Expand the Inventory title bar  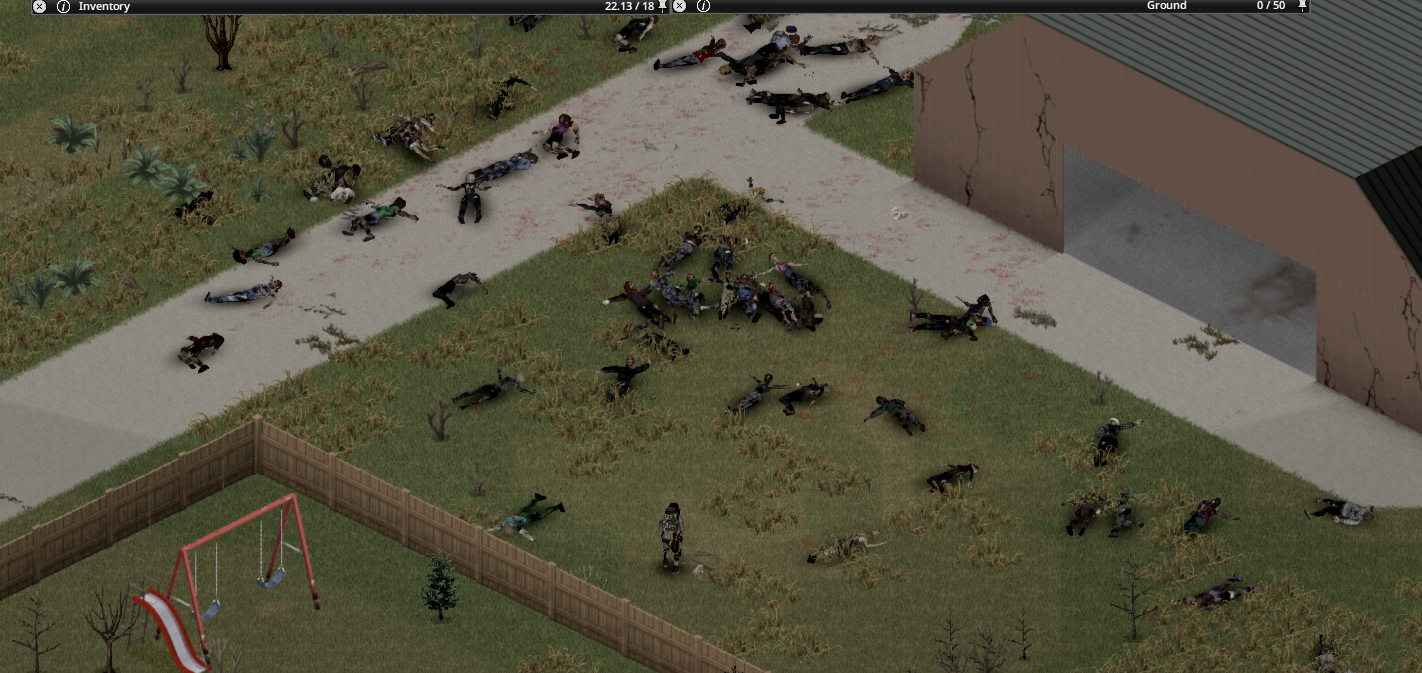pyautogui.click(x=350, y=6)
